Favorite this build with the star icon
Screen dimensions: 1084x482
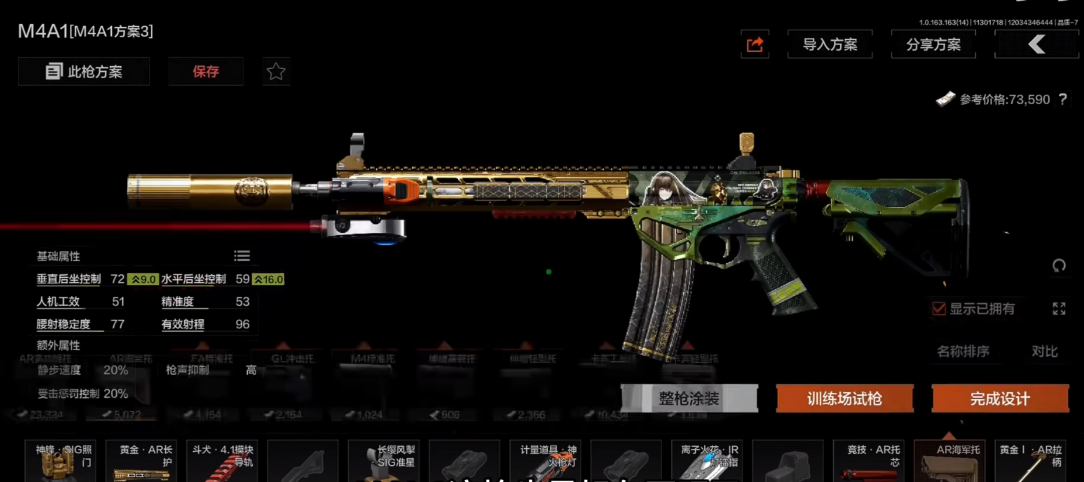click(x=276, y=71)
